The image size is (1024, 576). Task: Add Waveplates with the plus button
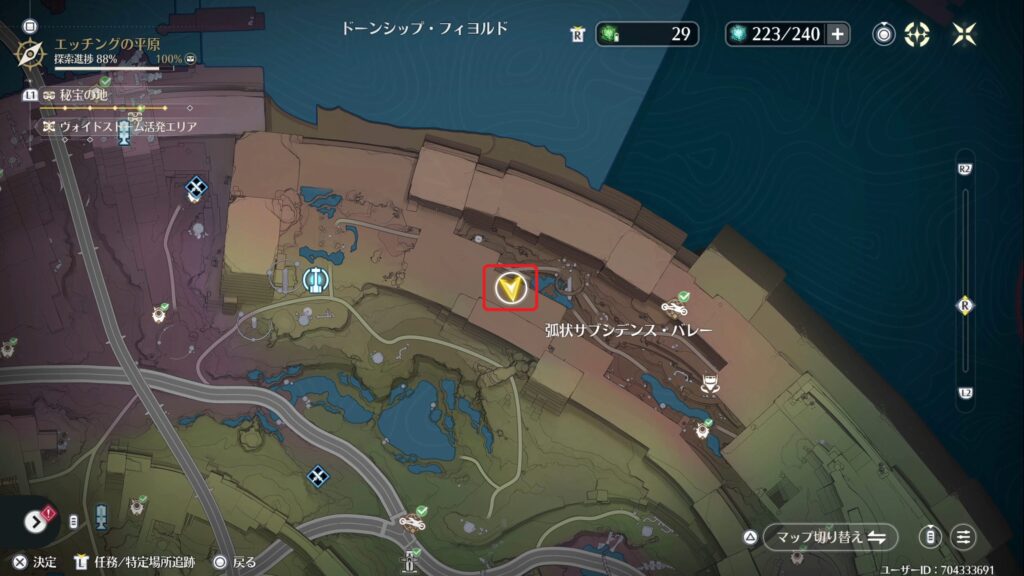[x=838, y=34]
